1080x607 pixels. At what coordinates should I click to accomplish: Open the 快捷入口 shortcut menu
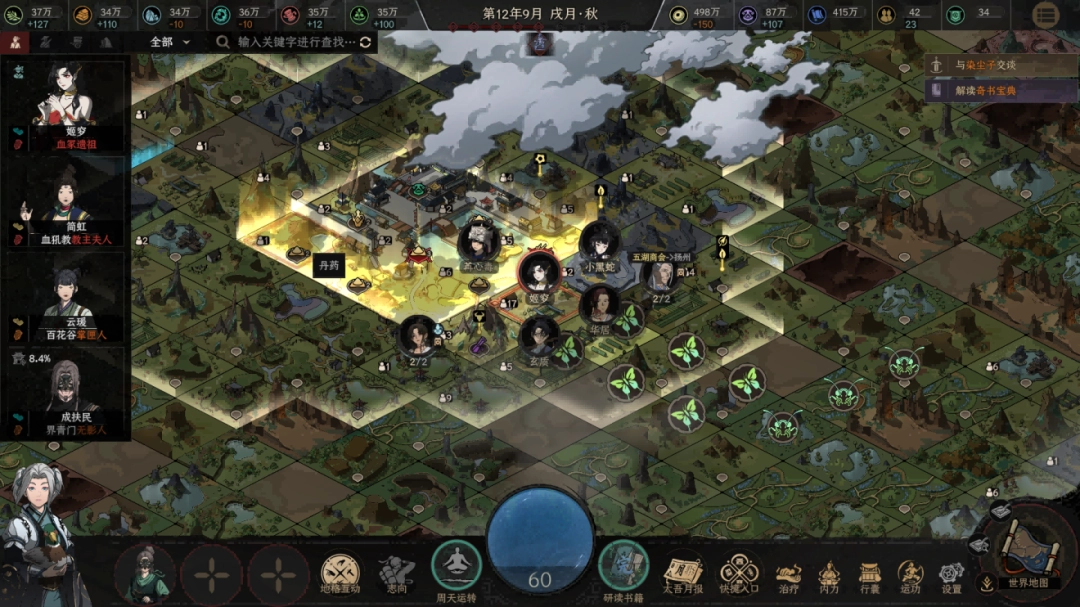point(740,572)
